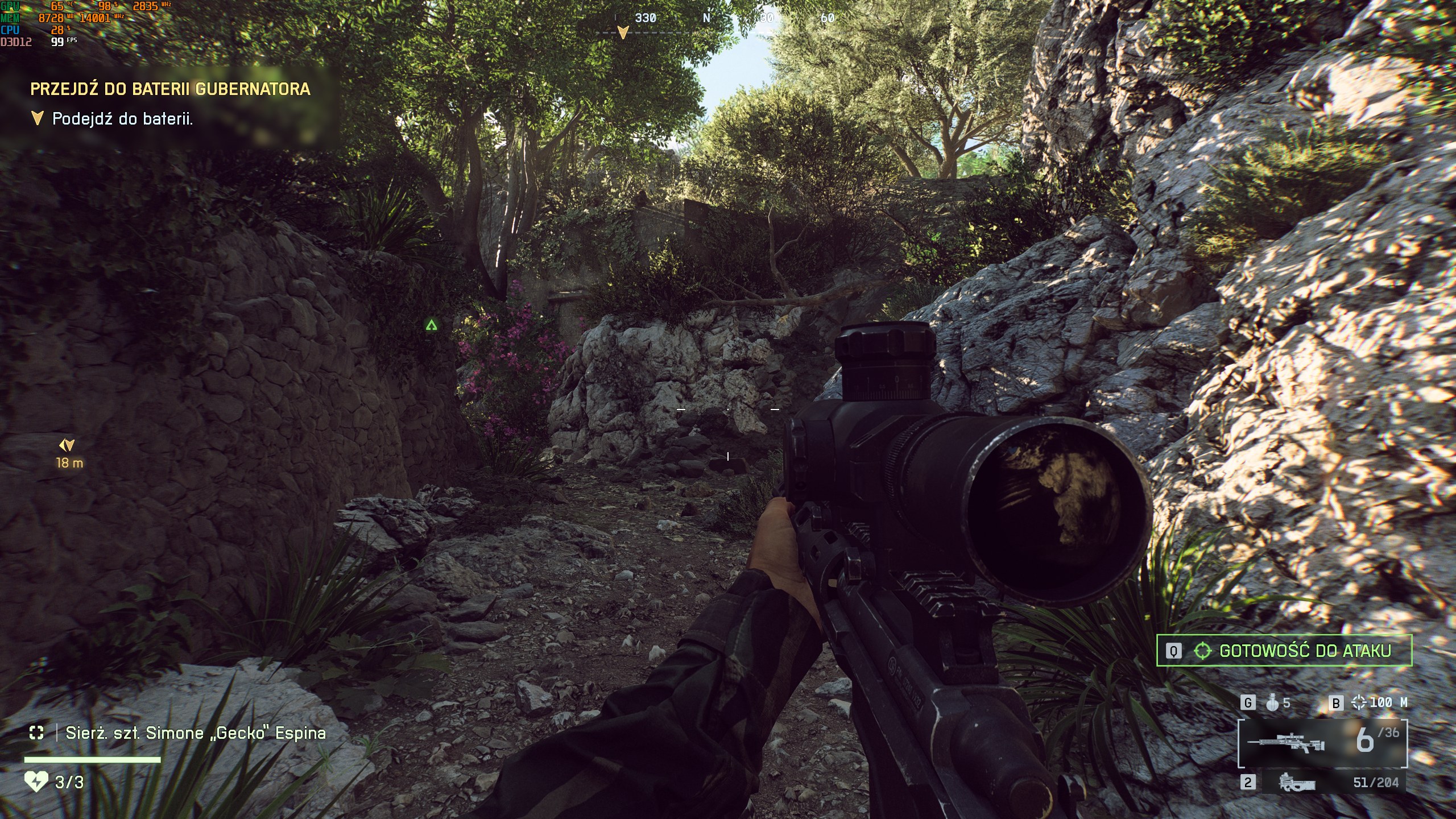Click the "Gotowość do ataku" squad command
The height and width of the screenshot is (819, 1456).
coord(1284,651)
